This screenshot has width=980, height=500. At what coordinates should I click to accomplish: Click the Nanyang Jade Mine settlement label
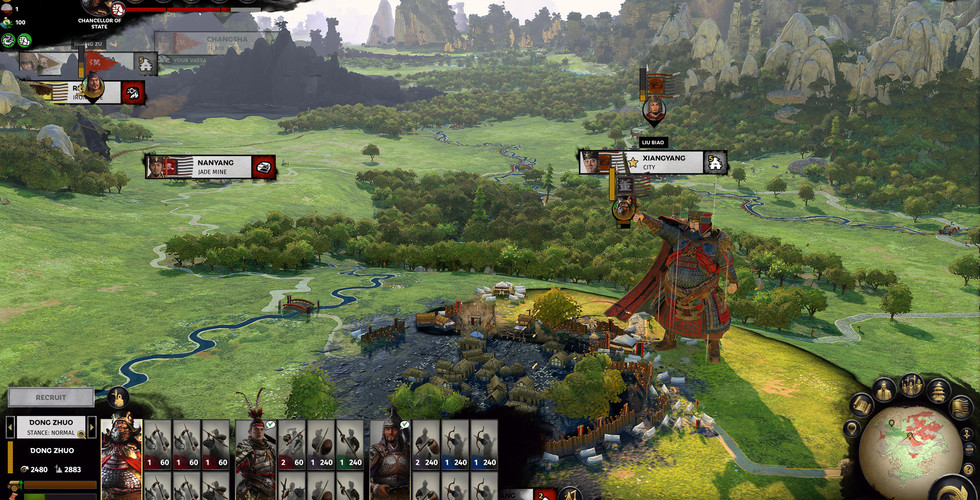210,166
